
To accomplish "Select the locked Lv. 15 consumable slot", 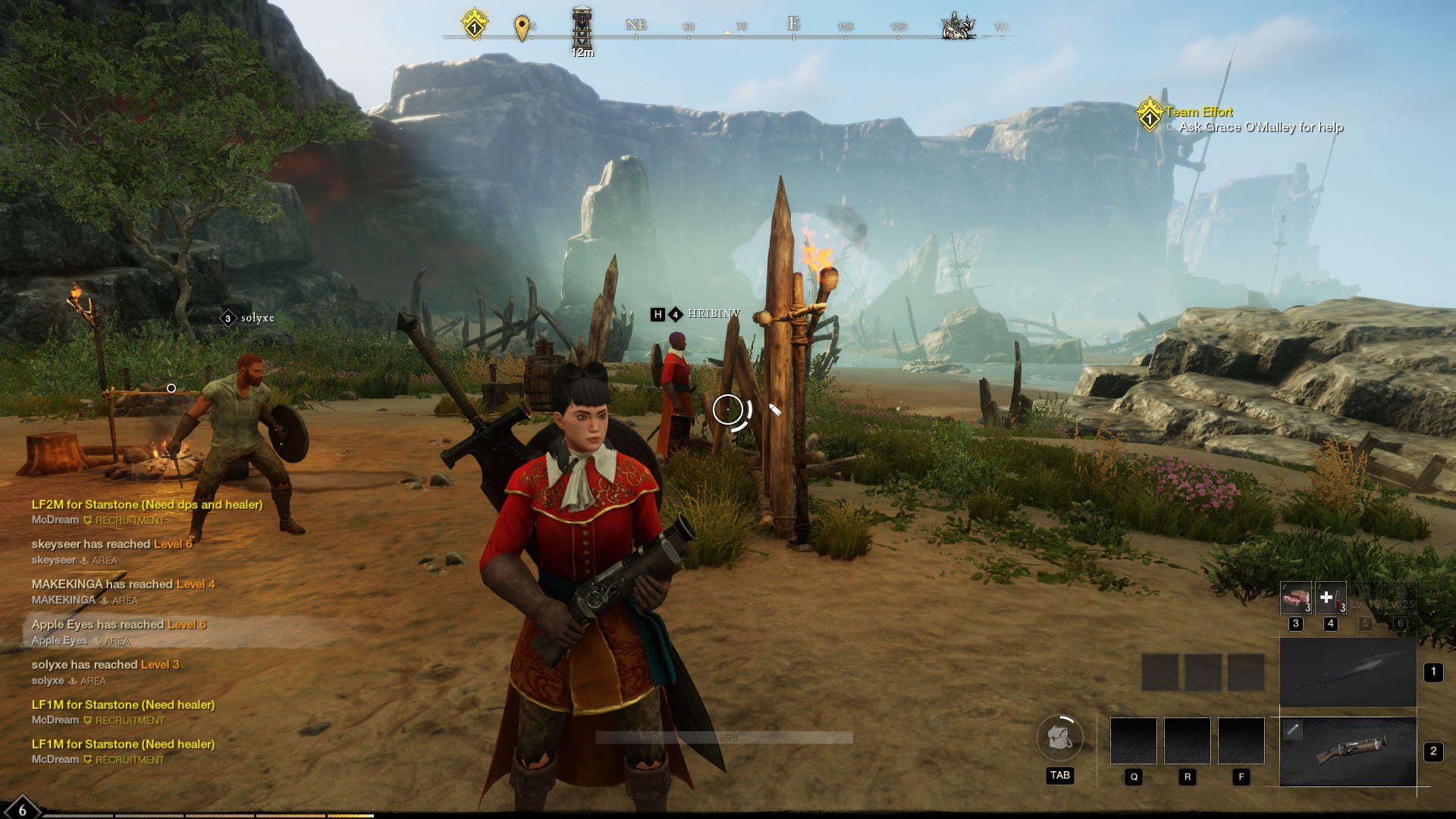I will click(x=1365, y=598).
